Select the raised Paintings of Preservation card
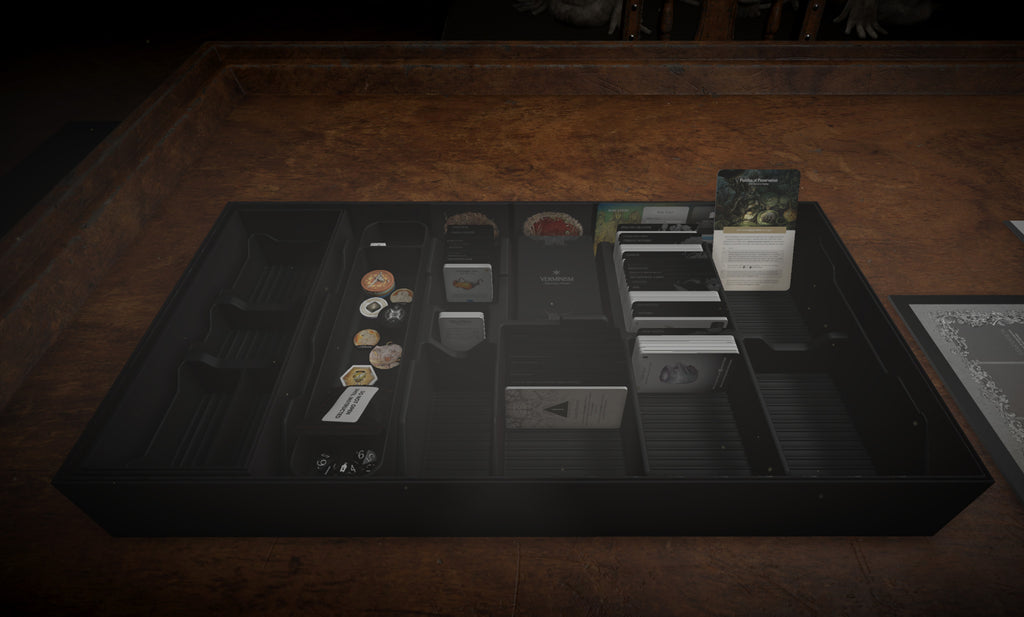Viewport: 1024px width, 617px height. [758, 228]
